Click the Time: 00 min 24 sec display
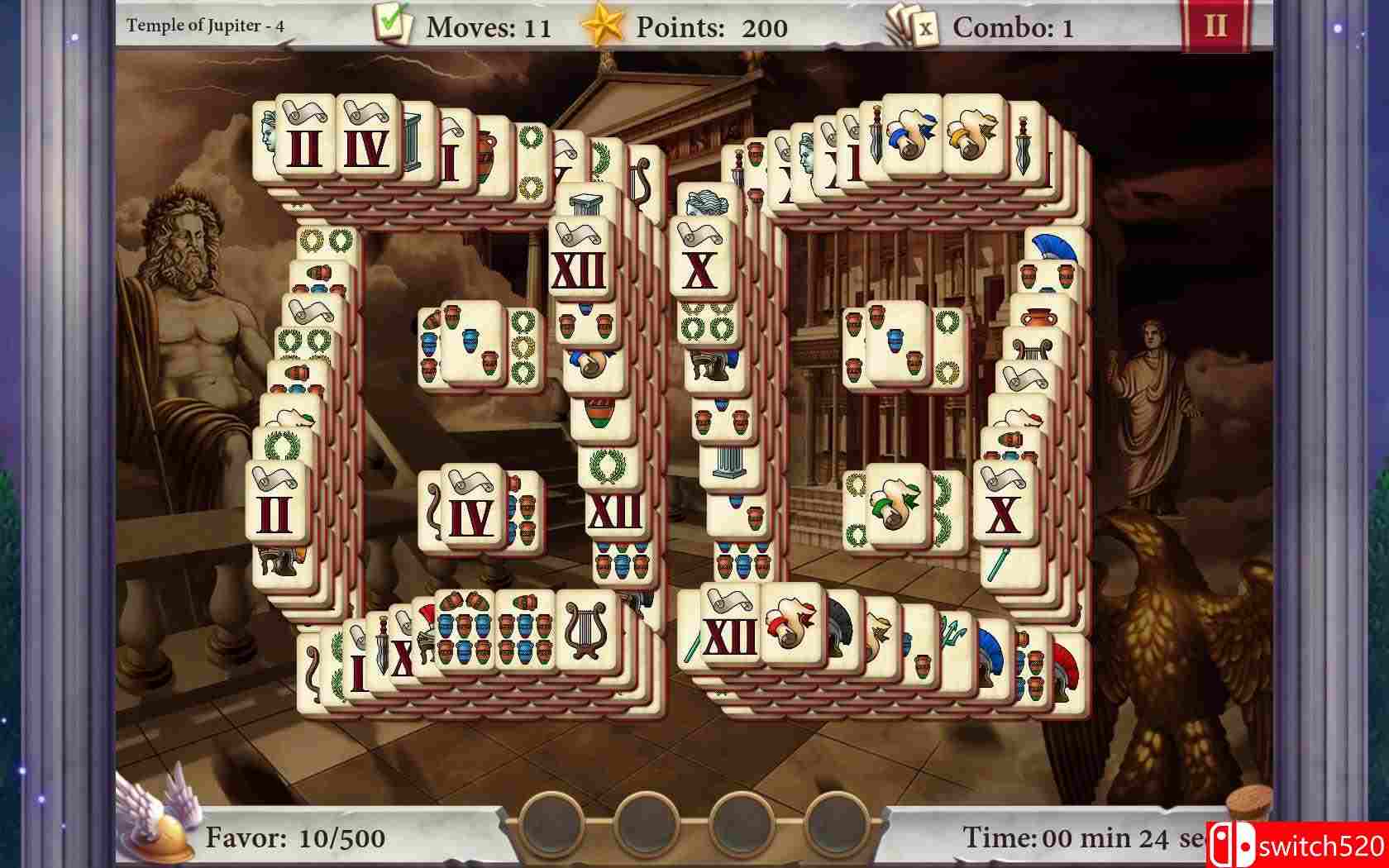 click(1075, 837)
